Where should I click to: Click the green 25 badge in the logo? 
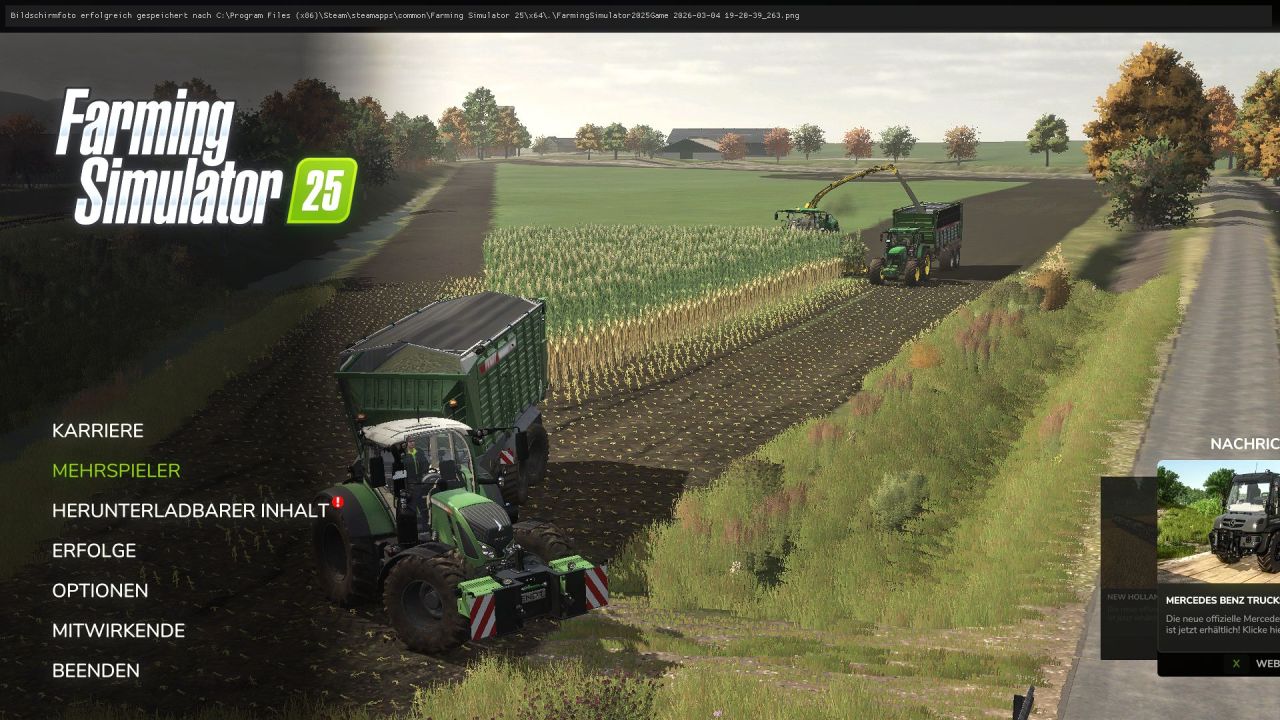point(322,186)
